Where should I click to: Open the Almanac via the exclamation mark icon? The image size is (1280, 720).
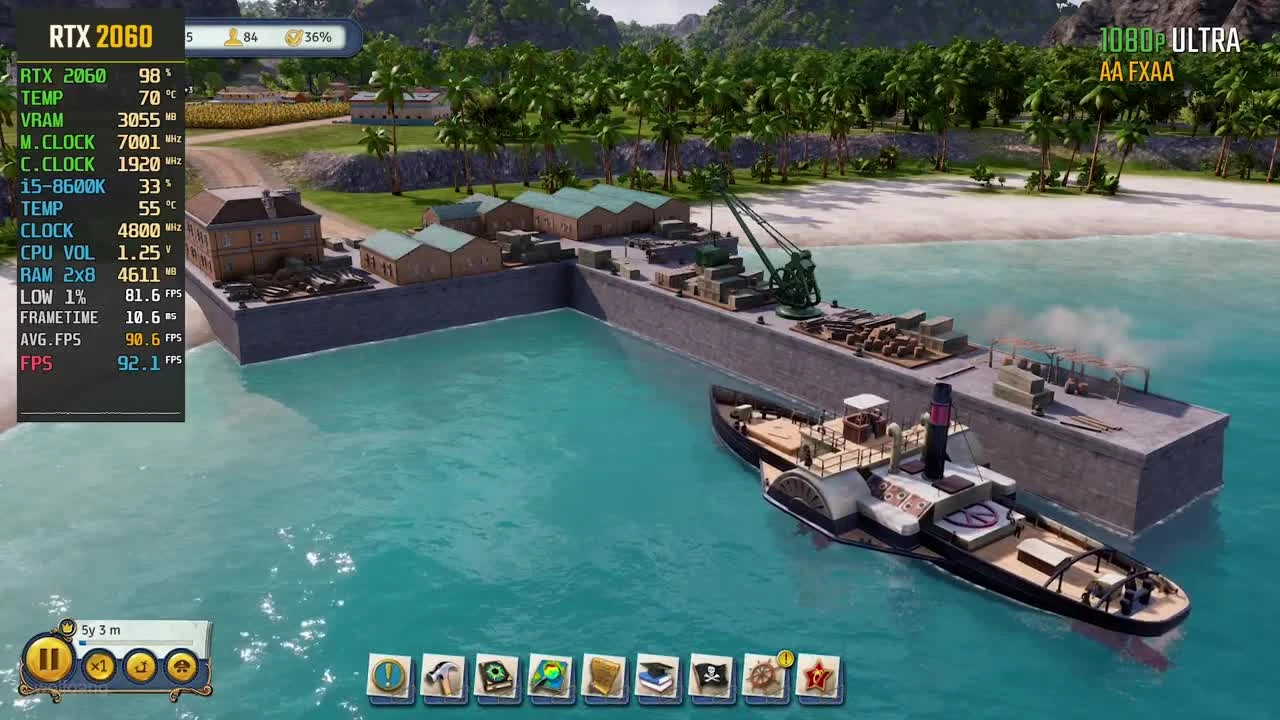pyautogui.click(x=388, y=674)
